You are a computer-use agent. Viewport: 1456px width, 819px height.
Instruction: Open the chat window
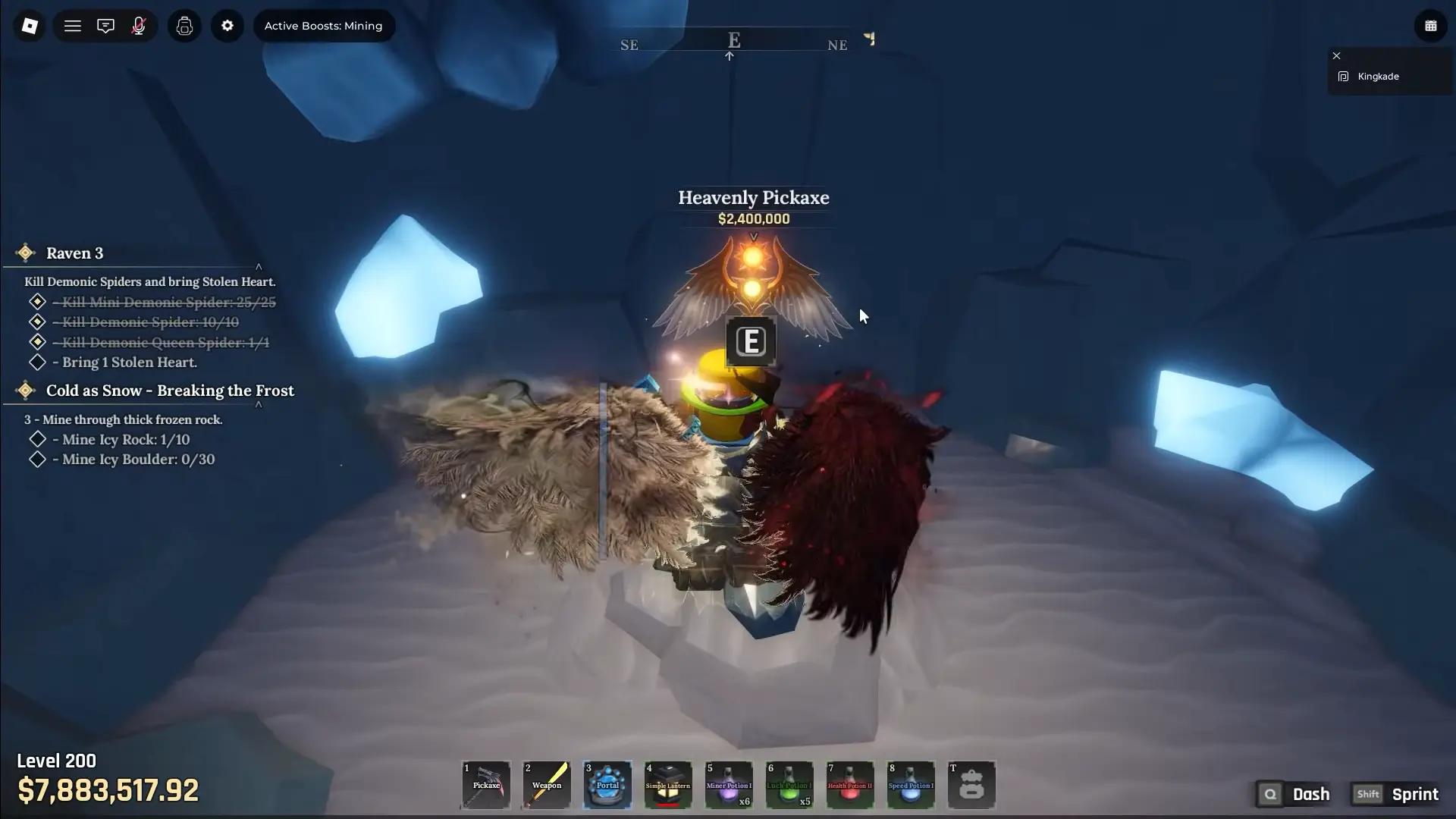105,26
